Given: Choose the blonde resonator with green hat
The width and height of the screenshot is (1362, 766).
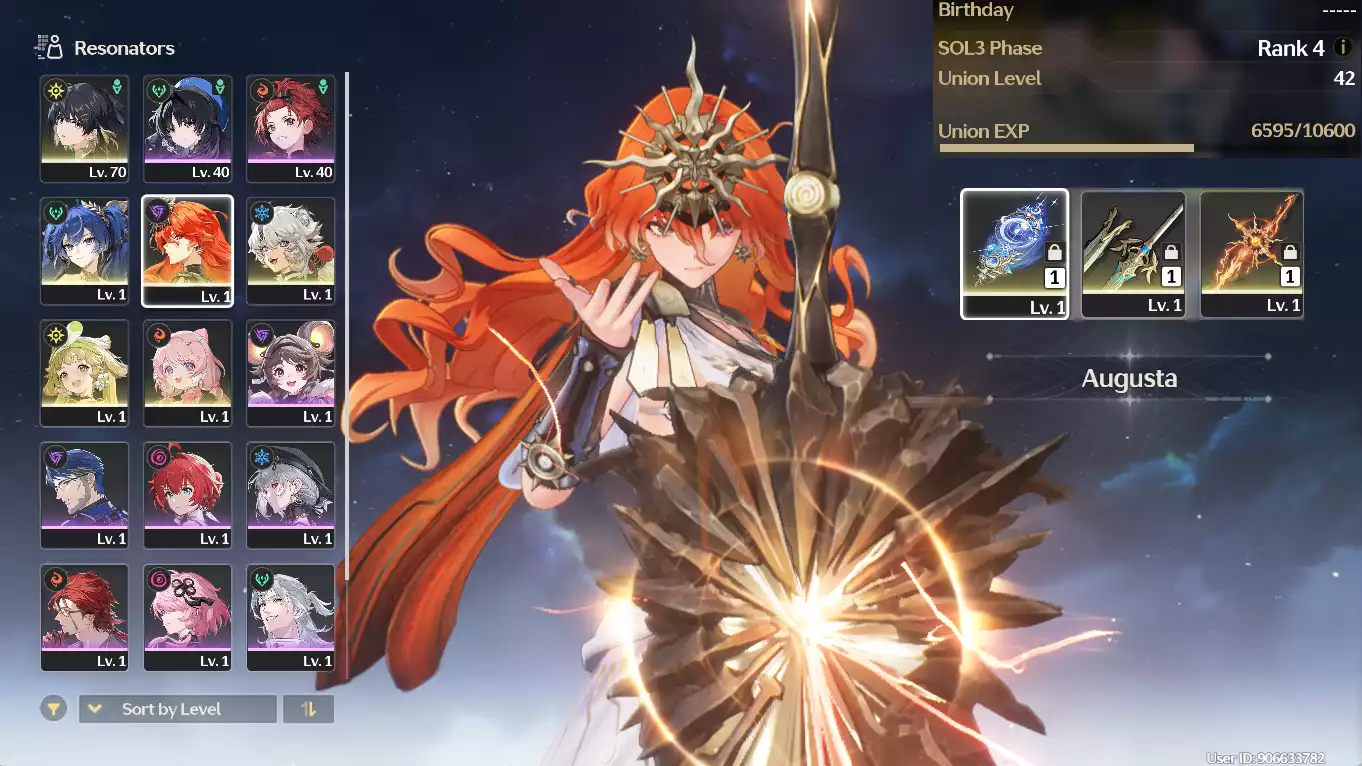Looking at the screenshot, I should pyautogui.click(x=85, y=373).
